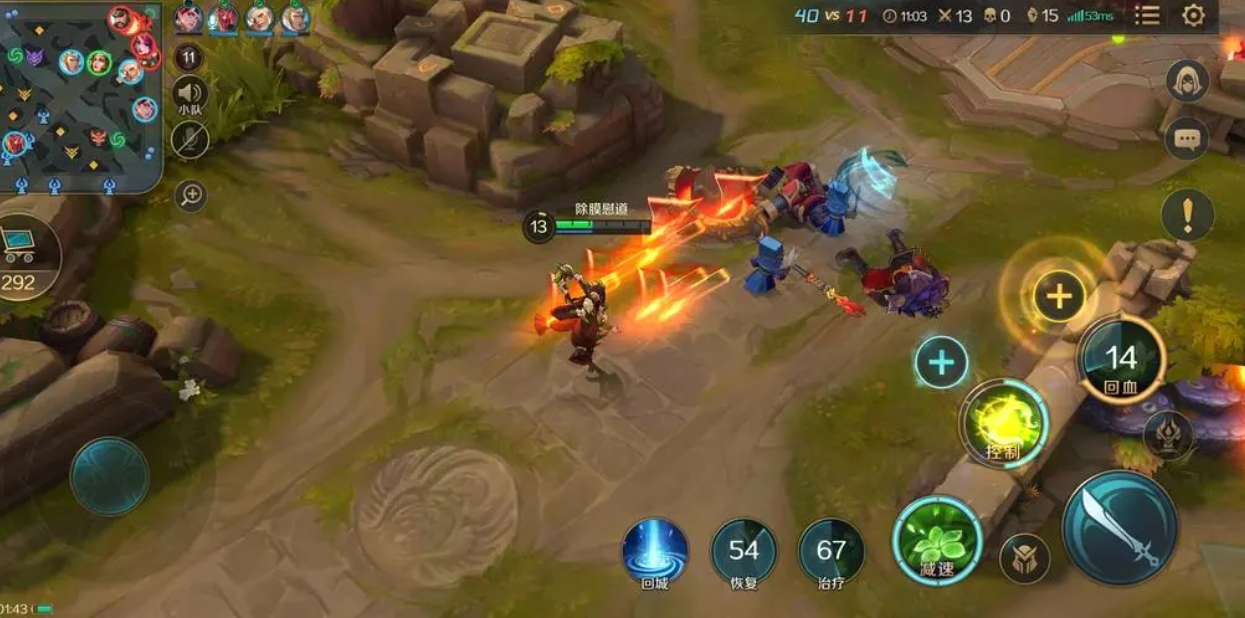This screenshot has width=1245, height=618.
Task: Activate the 回城 recall button
Action: click(x=655, y=552)
